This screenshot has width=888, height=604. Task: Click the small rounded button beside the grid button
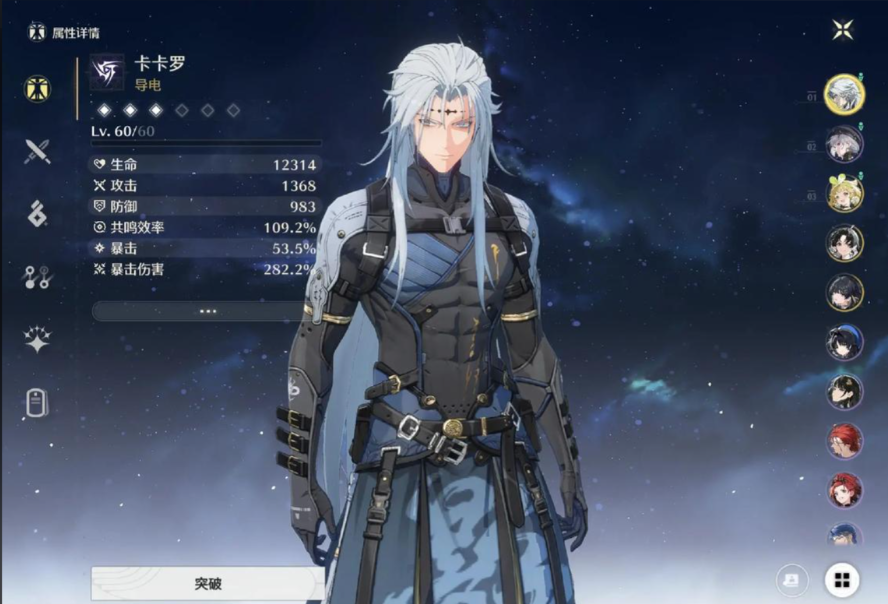tap(792, 580)
